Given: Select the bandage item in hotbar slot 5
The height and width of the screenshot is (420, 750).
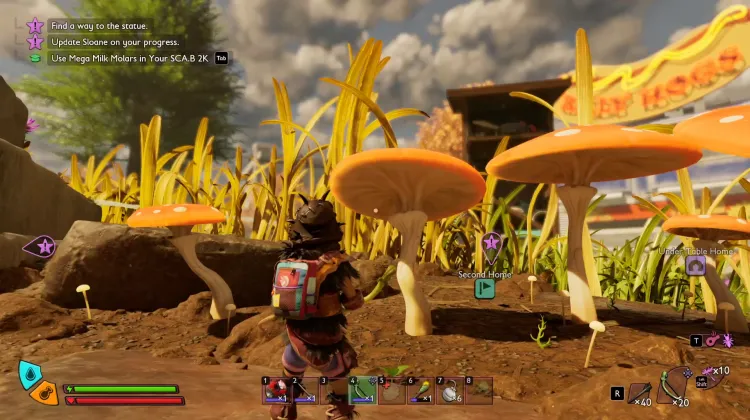Looking at the screenshot, I should tap(391, 390).
